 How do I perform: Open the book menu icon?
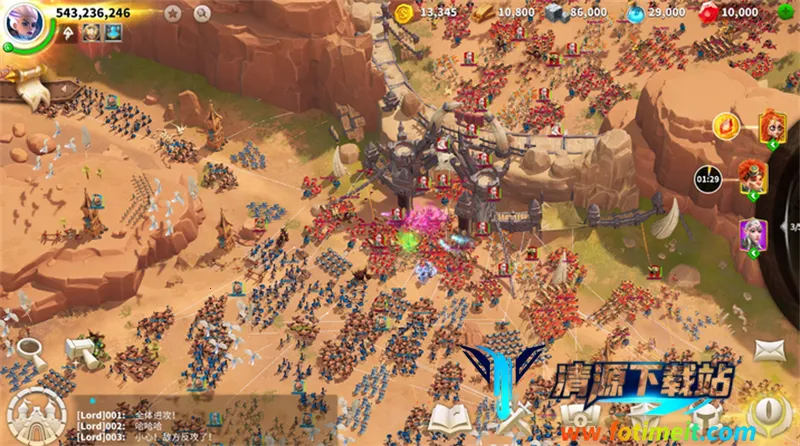447,416
